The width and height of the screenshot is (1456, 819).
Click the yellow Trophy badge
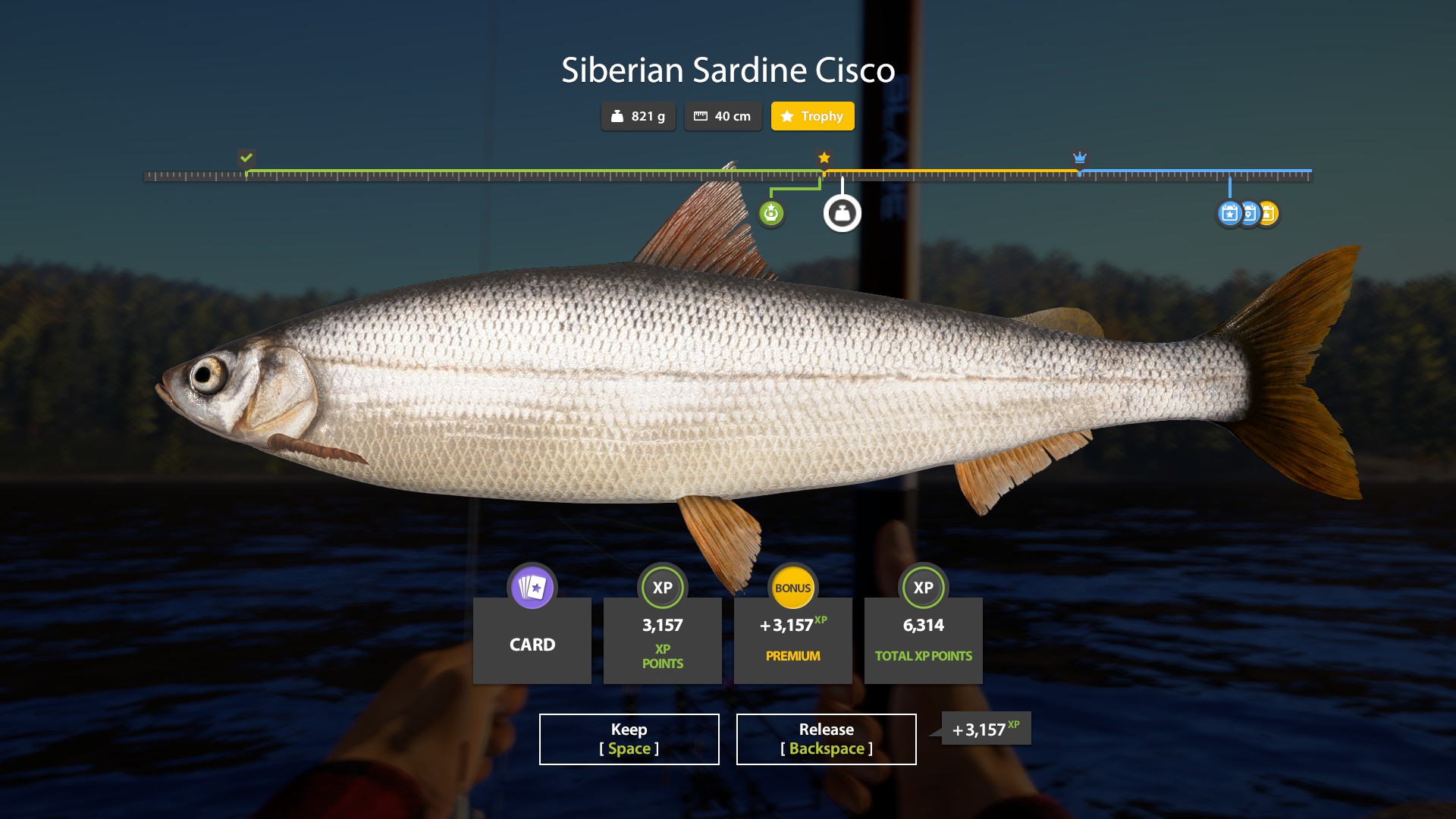point(812,116)
